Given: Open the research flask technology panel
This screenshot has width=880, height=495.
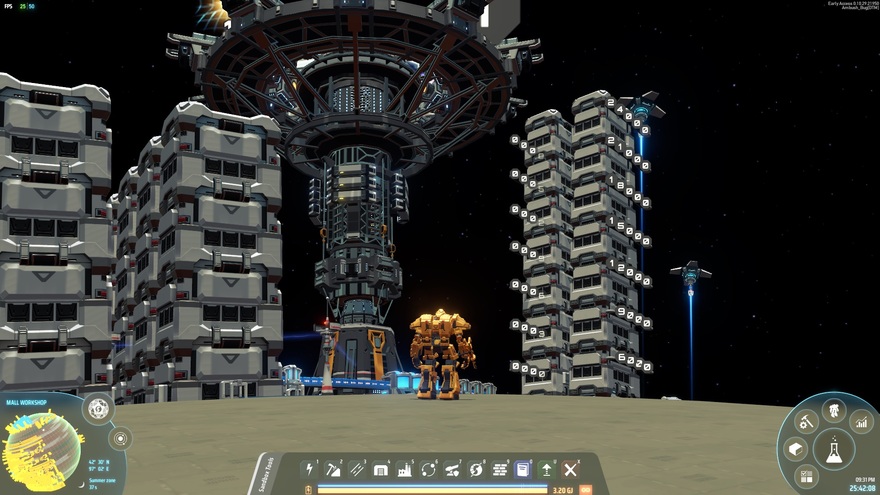Looking at the screenshot, I should click(x=833, y=449).
